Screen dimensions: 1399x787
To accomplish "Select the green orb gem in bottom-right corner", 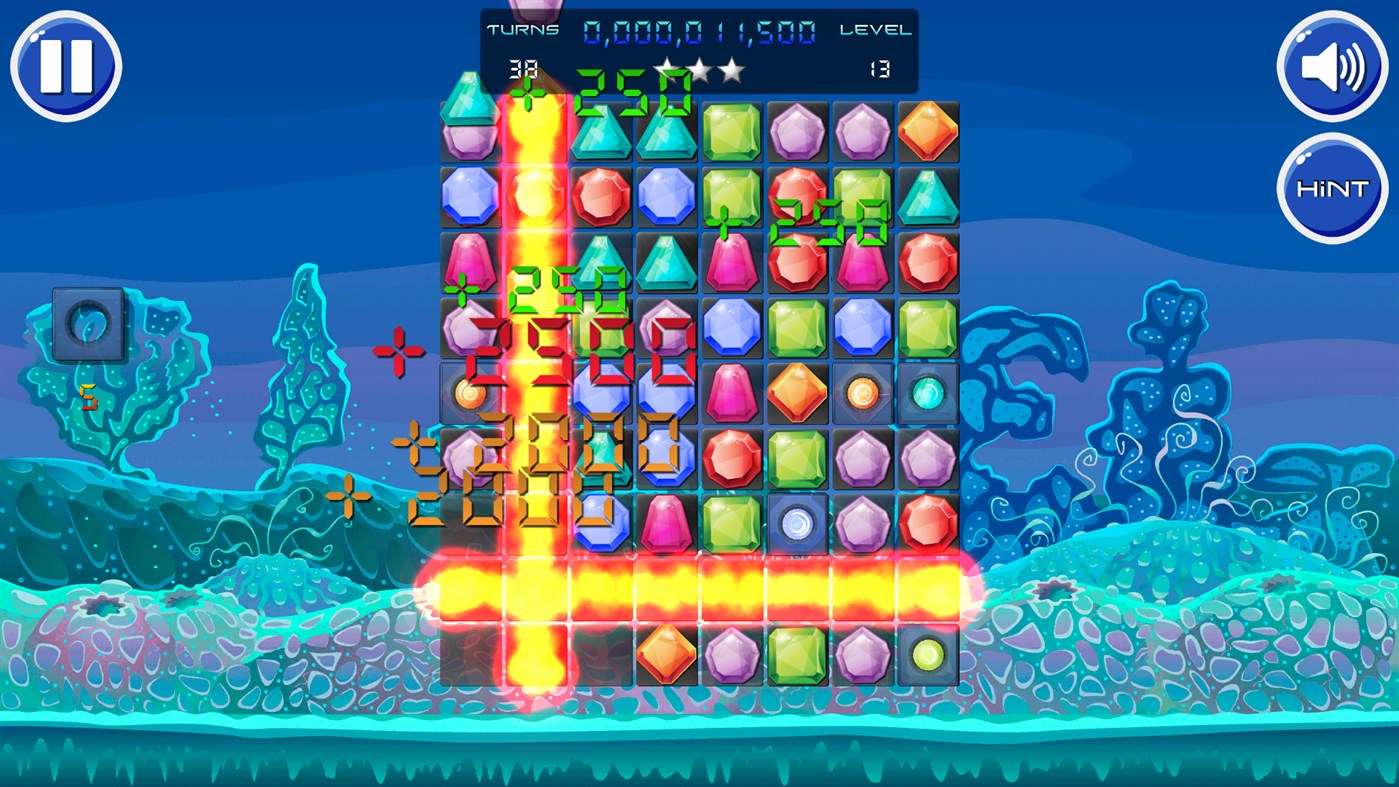I will pyautogui.click(x=926, y=654).
